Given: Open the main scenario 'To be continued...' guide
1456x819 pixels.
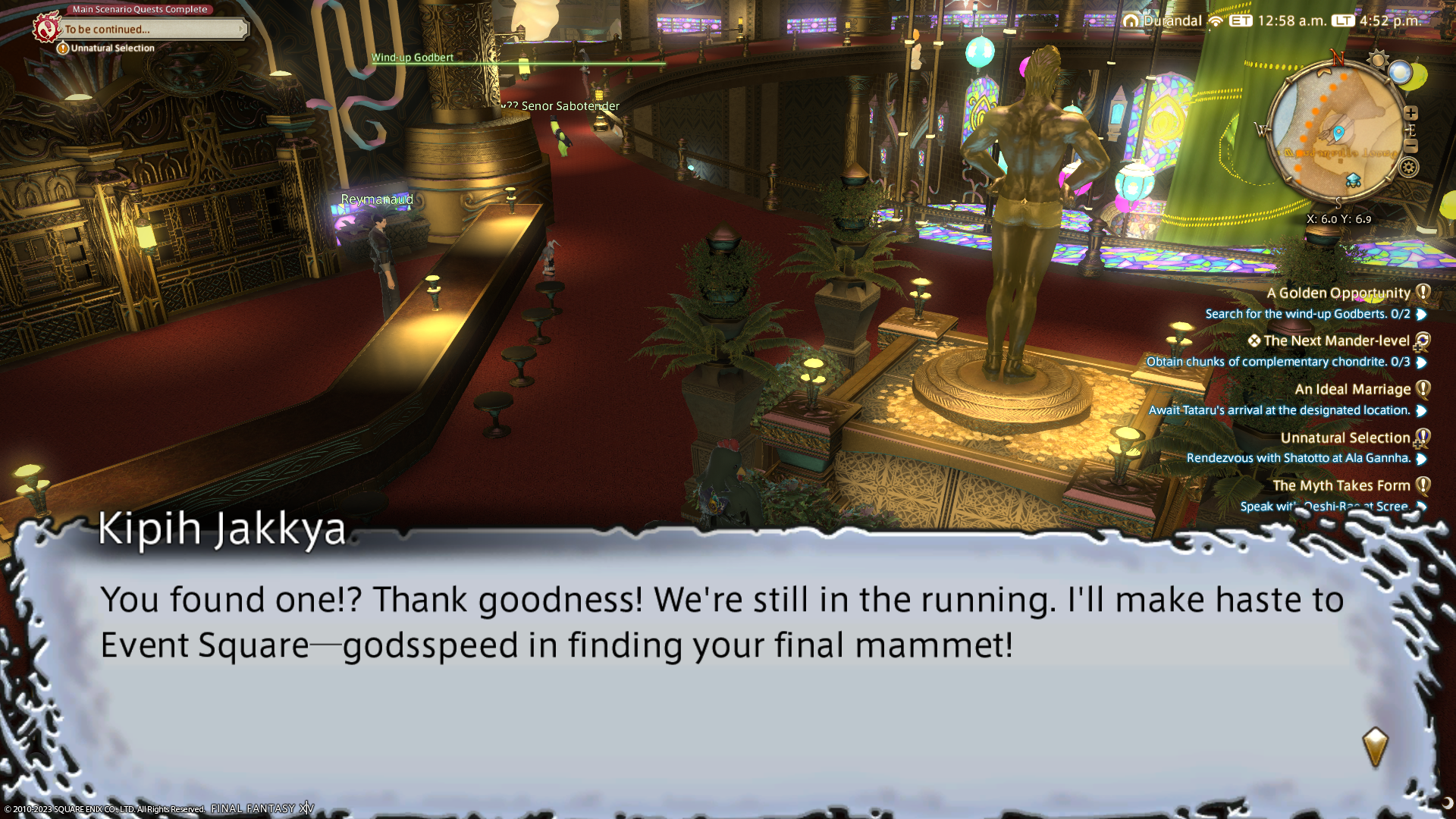Looking at the screenshot, I should pos(152,30).
